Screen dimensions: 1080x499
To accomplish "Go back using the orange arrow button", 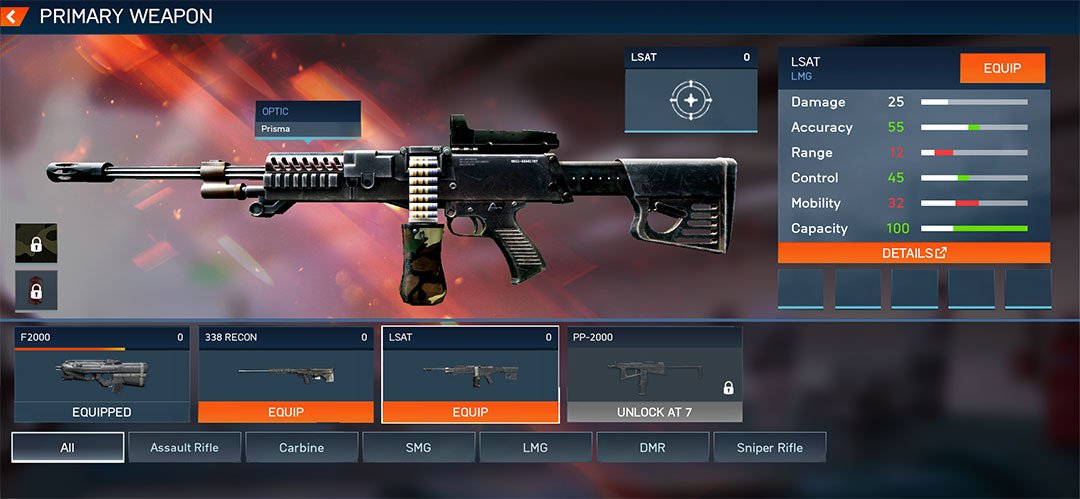I will (x=14, y=16).
